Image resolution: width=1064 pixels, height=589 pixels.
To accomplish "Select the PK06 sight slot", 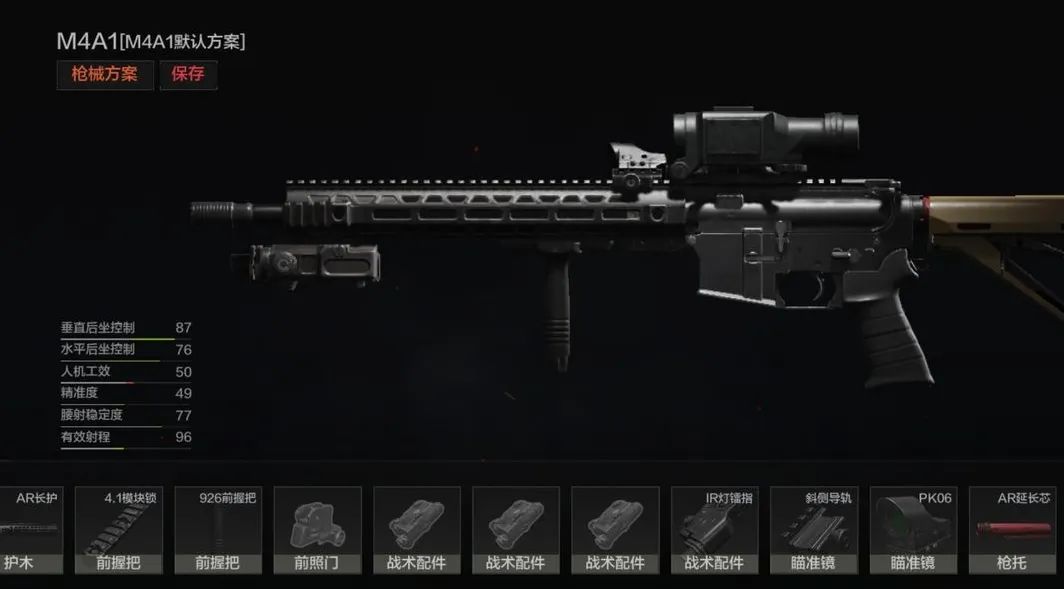I will pyautogui.click(x=913, y=530).
